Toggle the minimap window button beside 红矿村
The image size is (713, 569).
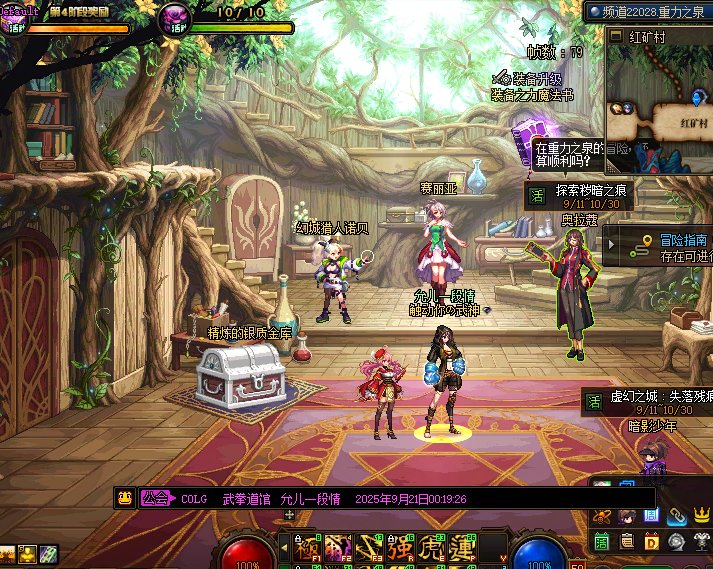pyautogui.click(x=615, y=37)
